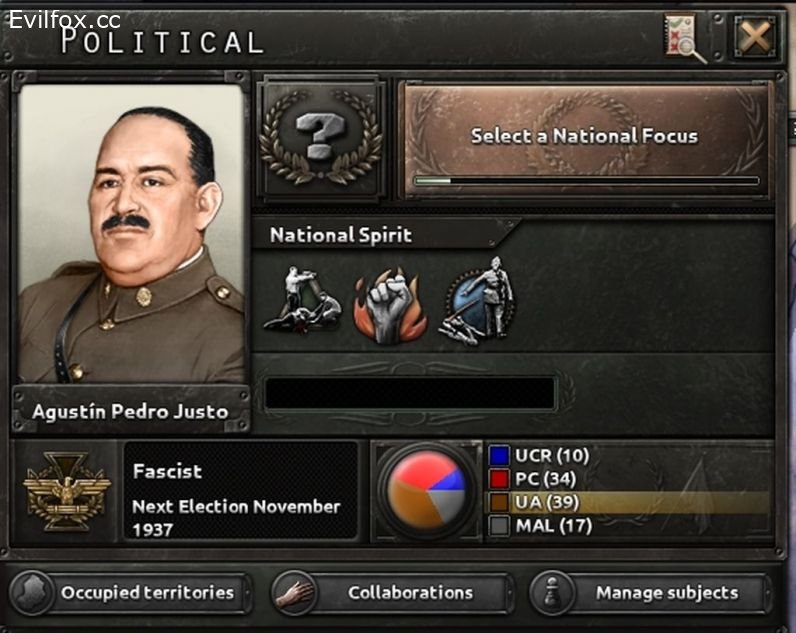Inspect the kneeling execution national spirit
This screenshot has height=633, width=796.
(x=300, y=301)
